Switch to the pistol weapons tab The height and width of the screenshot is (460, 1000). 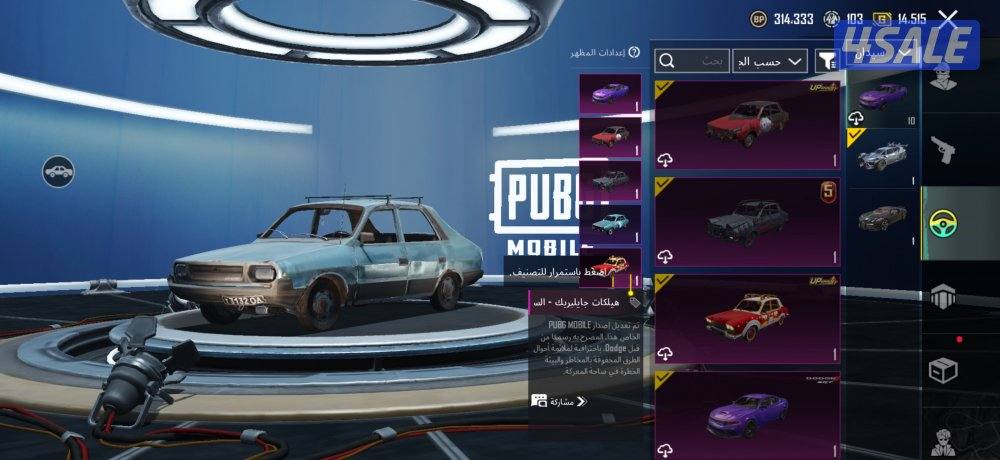click(942, 151)
